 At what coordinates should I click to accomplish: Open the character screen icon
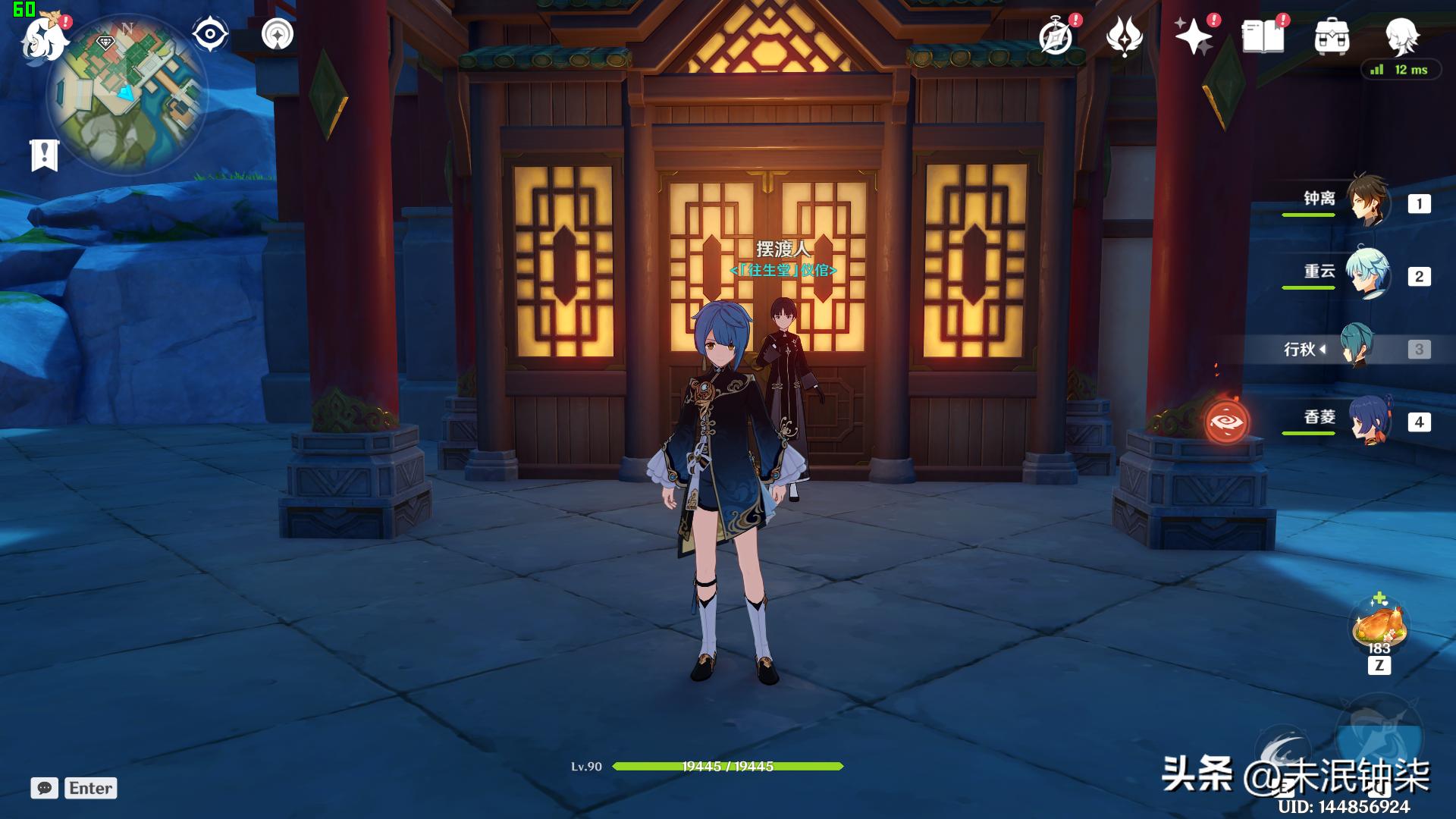tap(1401, 35)
